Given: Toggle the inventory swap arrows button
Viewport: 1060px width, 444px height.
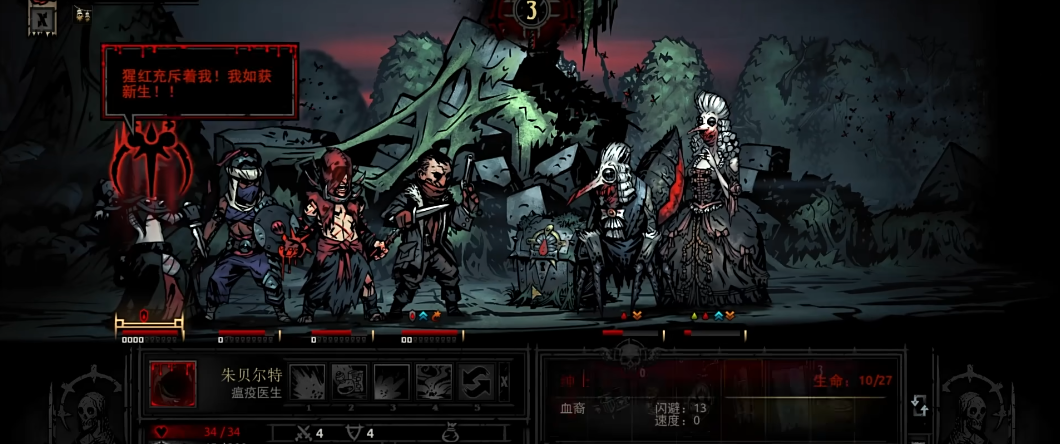Looking at the screenshot, I should pos(920,405).
